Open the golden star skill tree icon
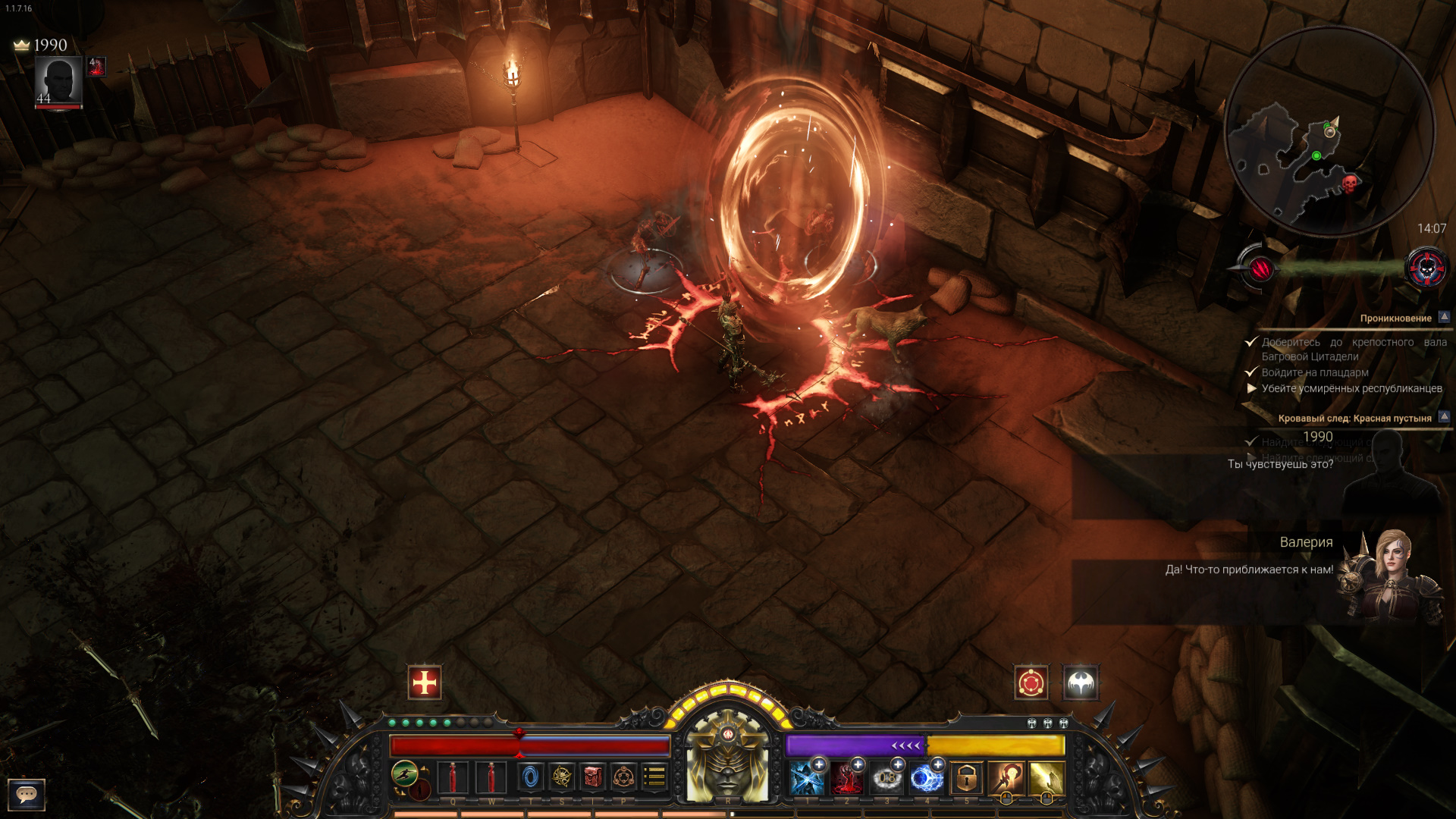 coord(562,777)
